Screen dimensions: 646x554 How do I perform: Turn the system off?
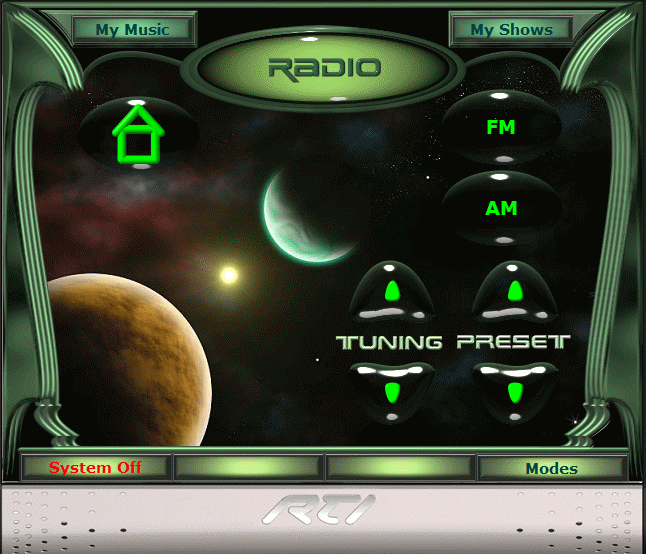point(96,468)
